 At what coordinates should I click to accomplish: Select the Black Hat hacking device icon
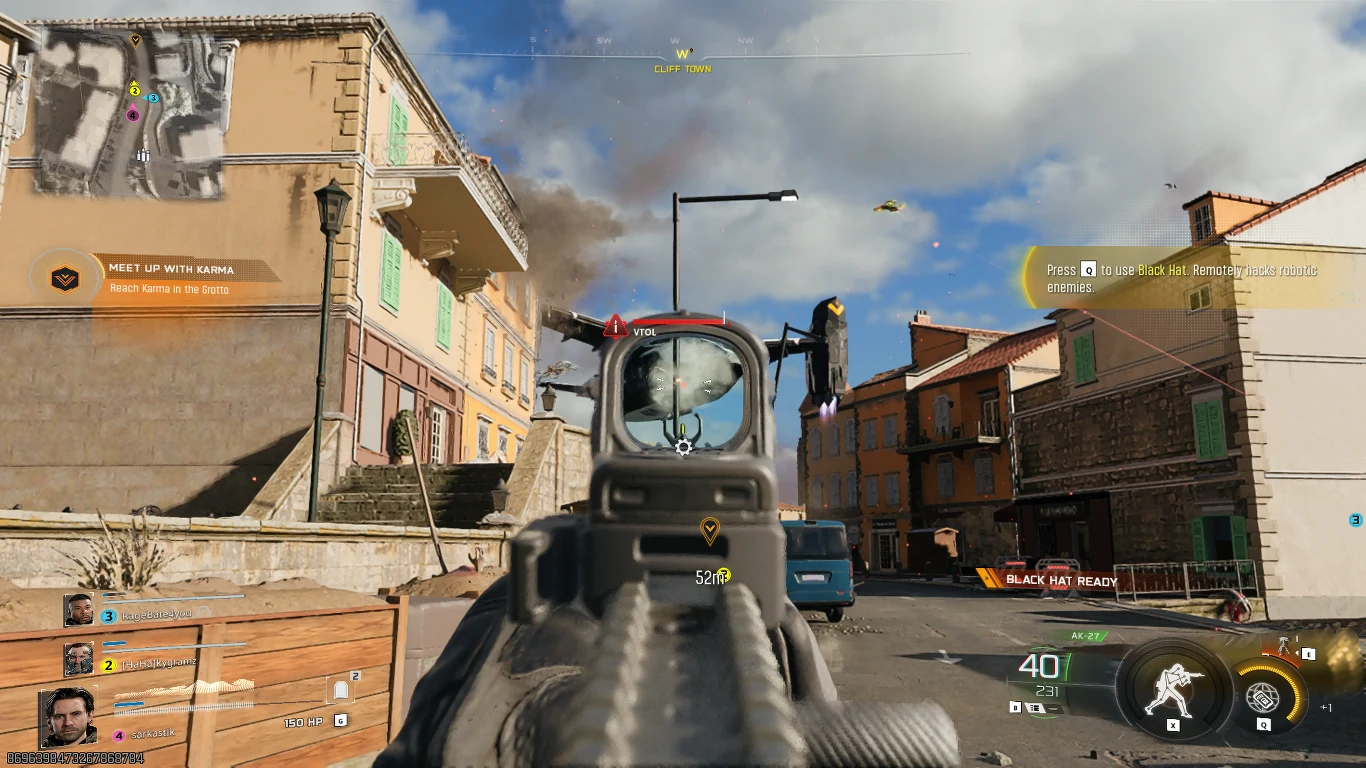click(1263, 695)
